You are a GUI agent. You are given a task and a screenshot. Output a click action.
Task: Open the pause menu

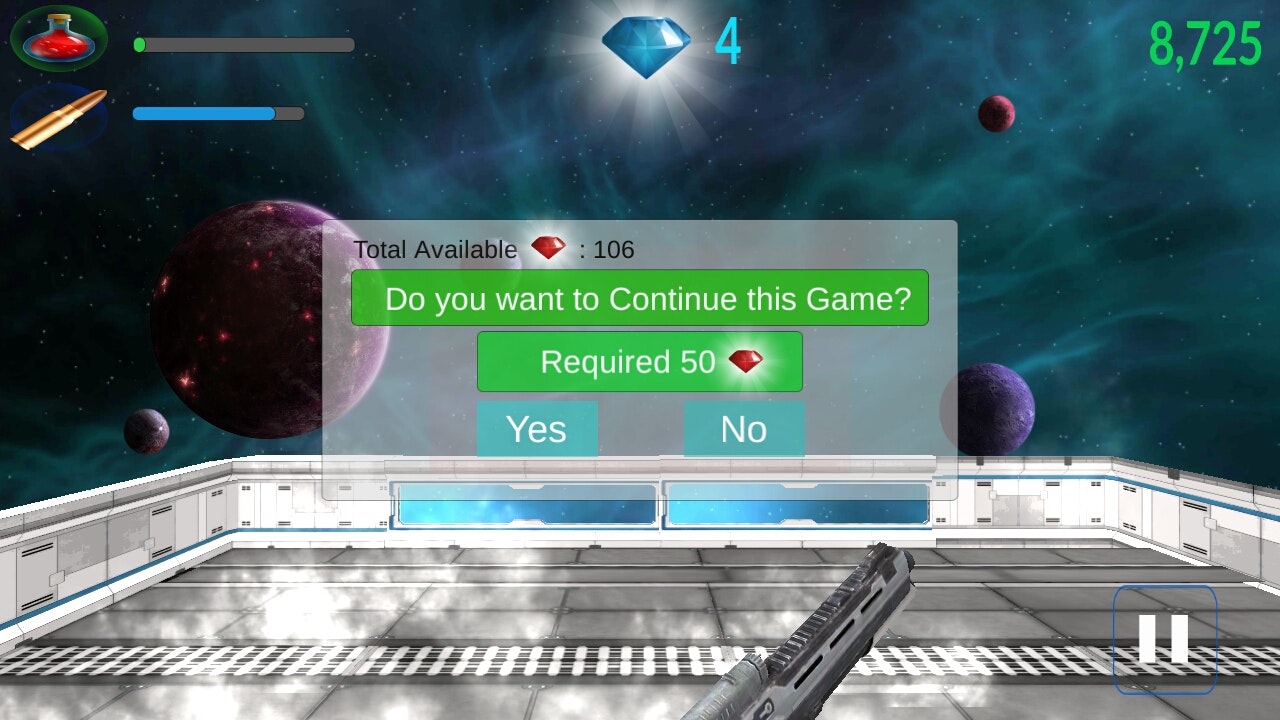[1163, 640]
